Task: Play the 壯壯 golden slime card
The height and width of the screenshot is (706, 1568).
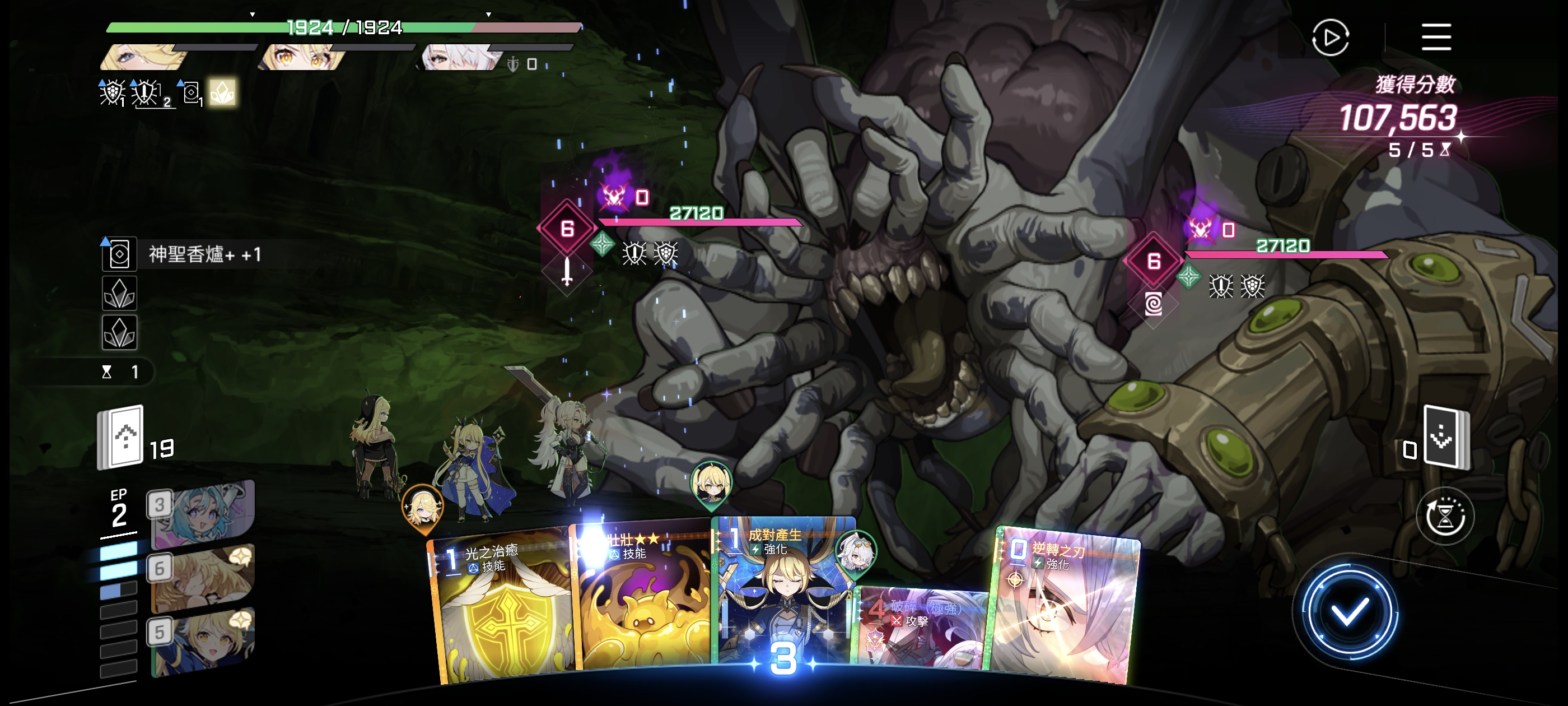Action: [x=642, y=603]
